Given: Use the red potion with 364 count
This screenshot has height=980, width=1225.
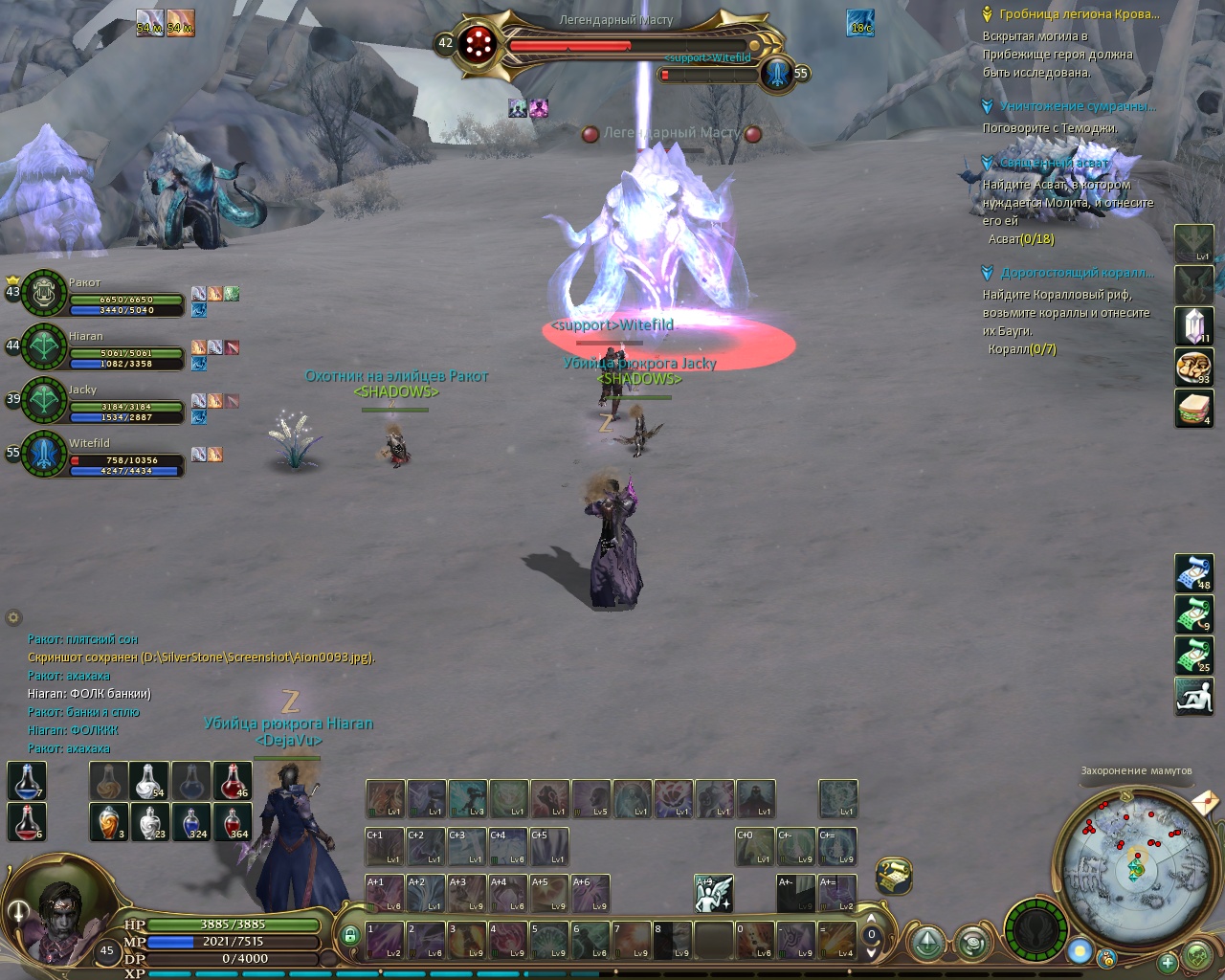Looking at the screenshot, I should point(233,822).
